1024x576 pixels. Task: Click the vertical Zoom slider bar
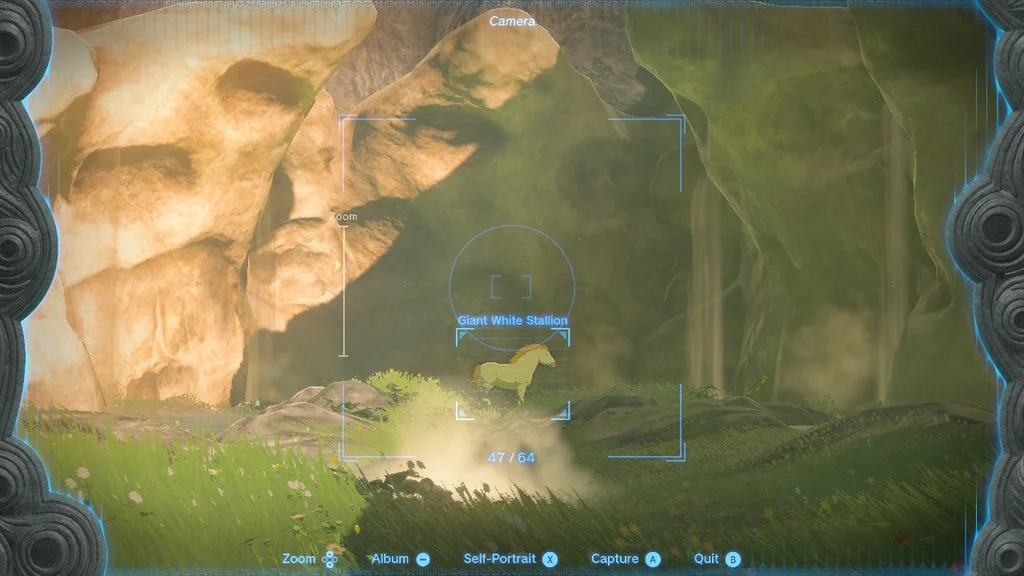(344, 290)
